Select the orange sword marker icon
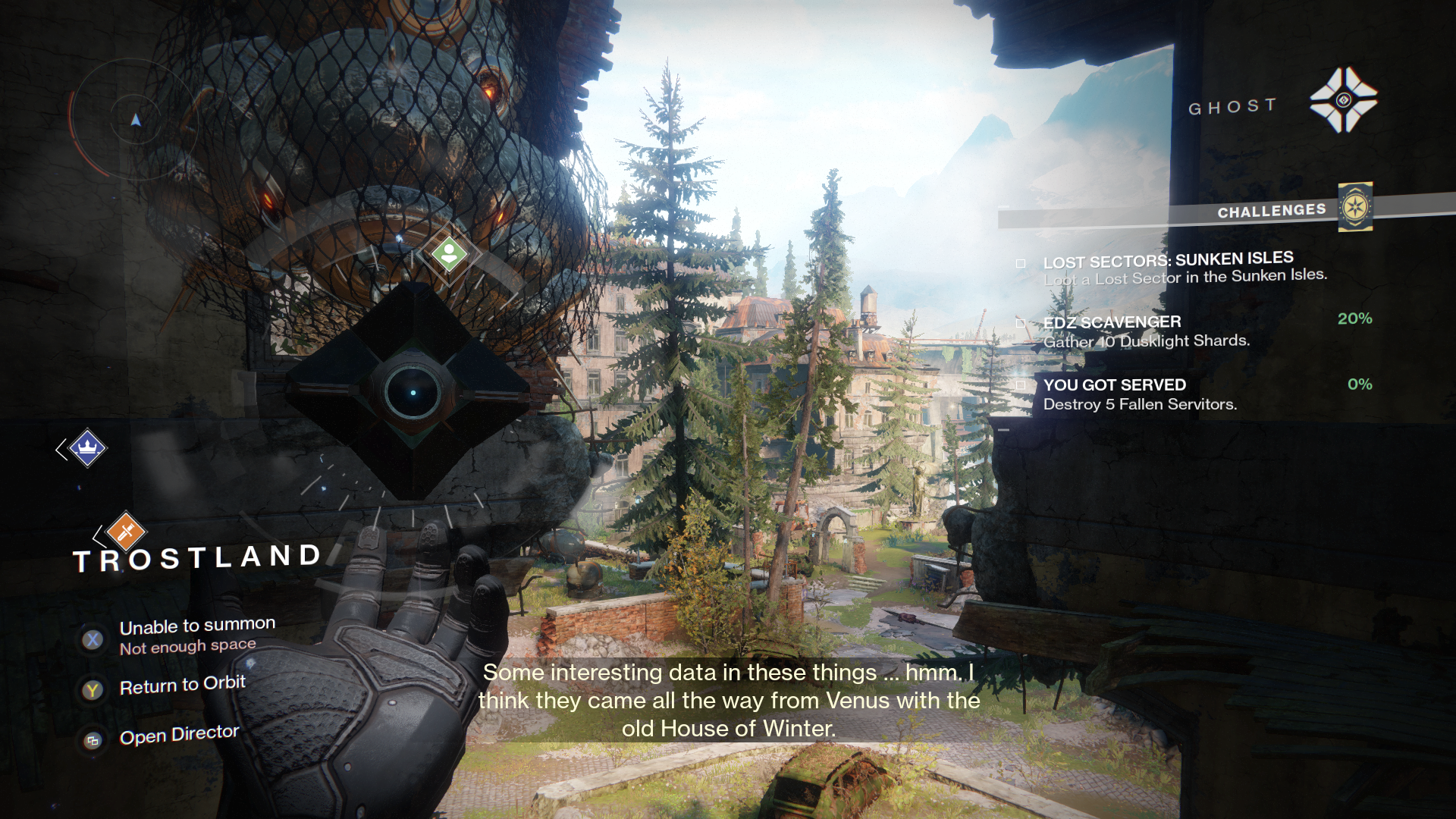1456x819 pixels. tap(126, 532)
